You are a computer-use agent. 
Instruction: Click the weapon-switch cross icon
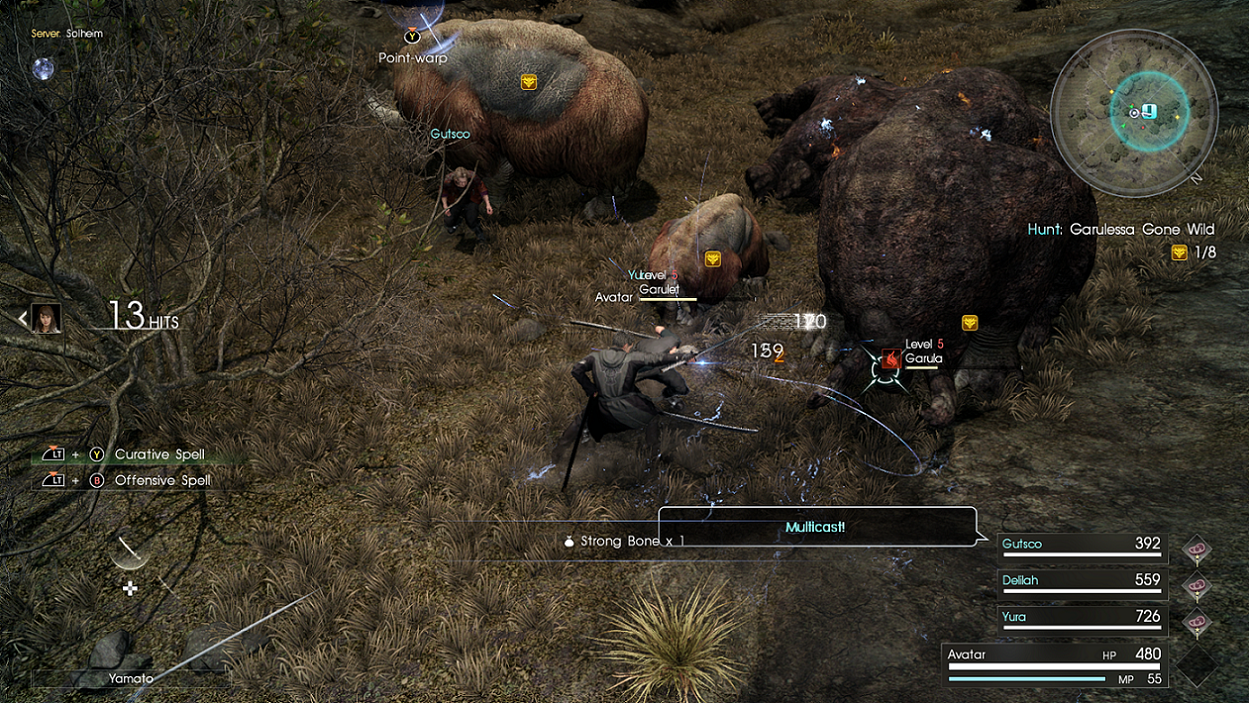point(130,589)
